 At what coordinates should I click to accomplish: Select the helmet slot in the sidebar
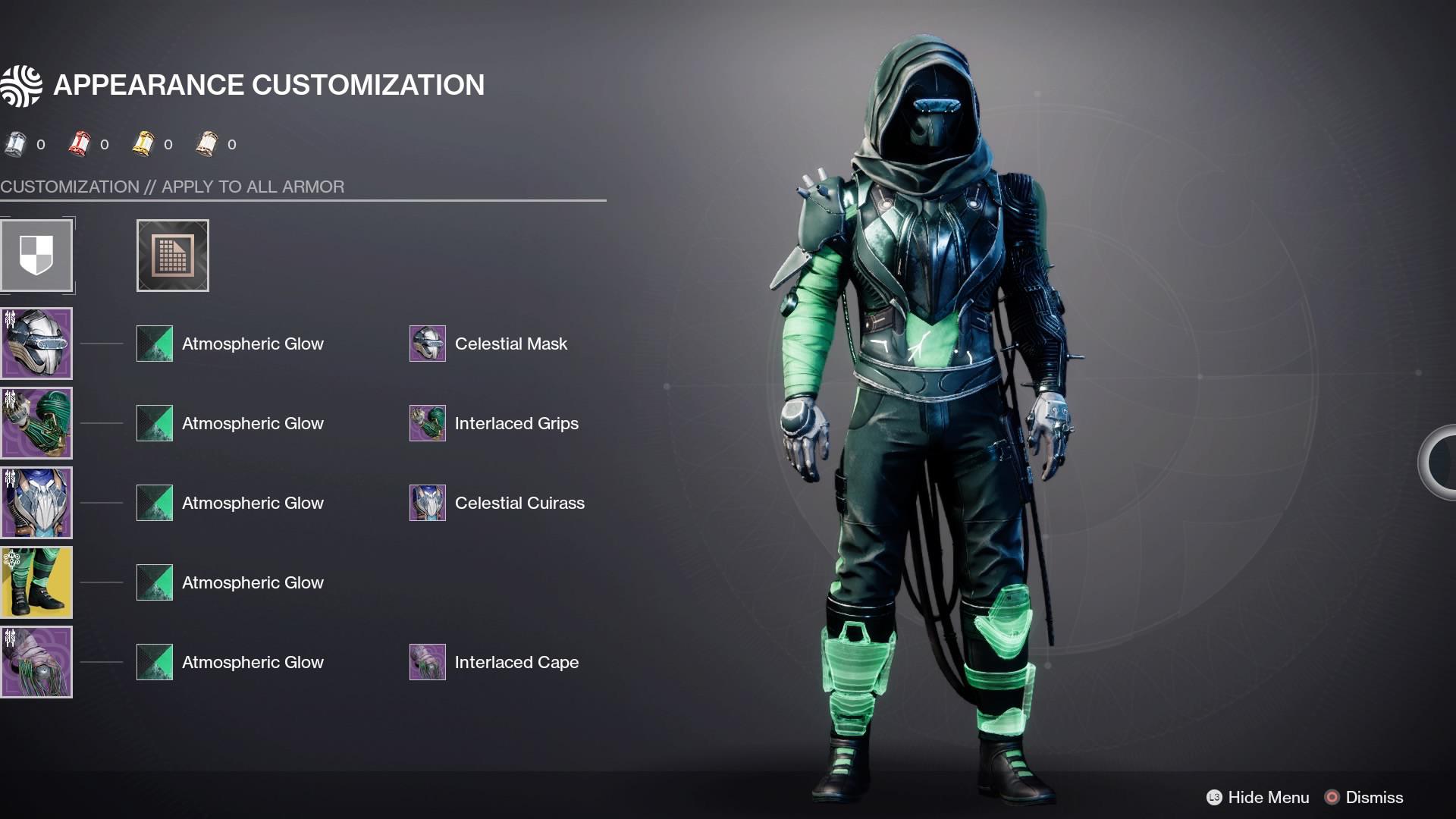(36, 343)
